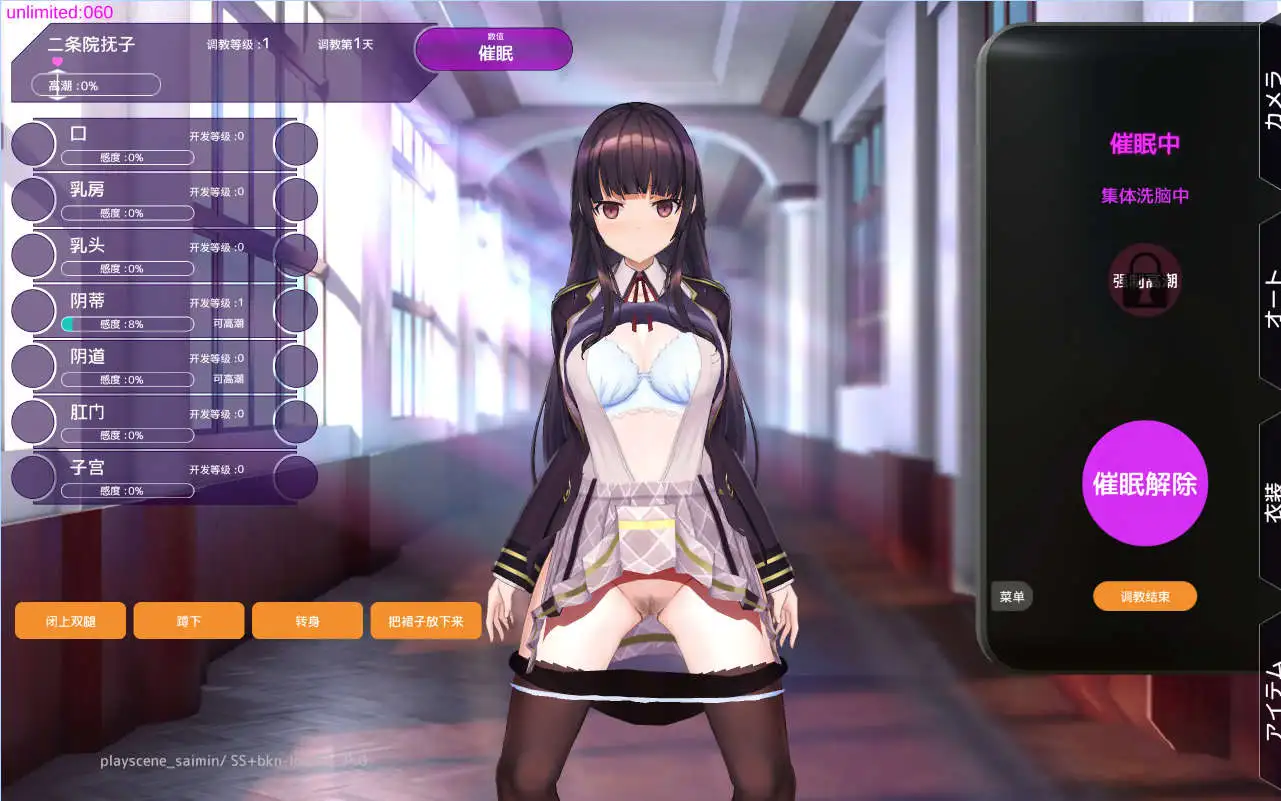The width and height of the screenshot is (1281, 801).
Task: Click 调教结束 to end training
Action: coord(1144,596)
